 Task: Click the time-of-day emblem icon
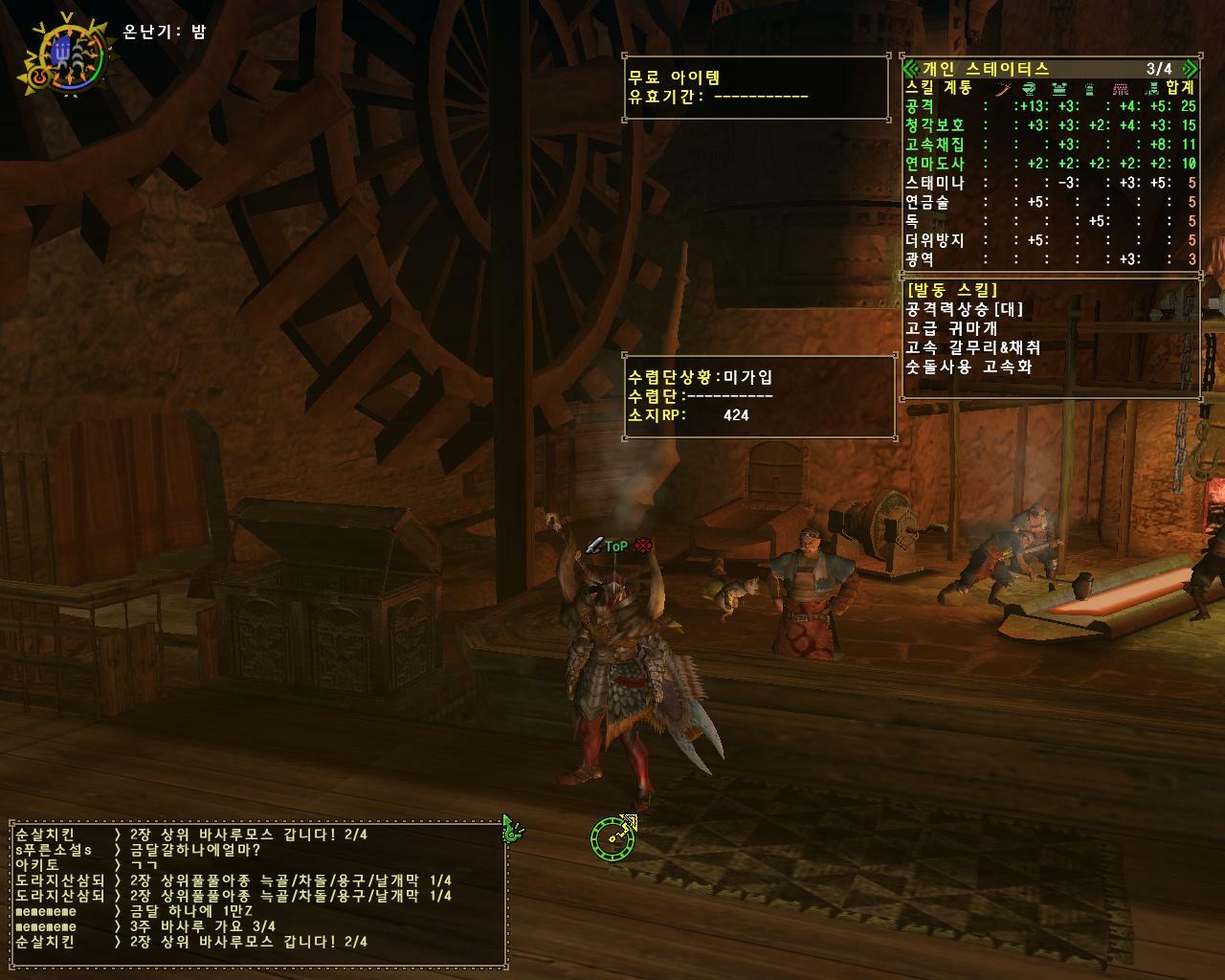click(65, 56)
